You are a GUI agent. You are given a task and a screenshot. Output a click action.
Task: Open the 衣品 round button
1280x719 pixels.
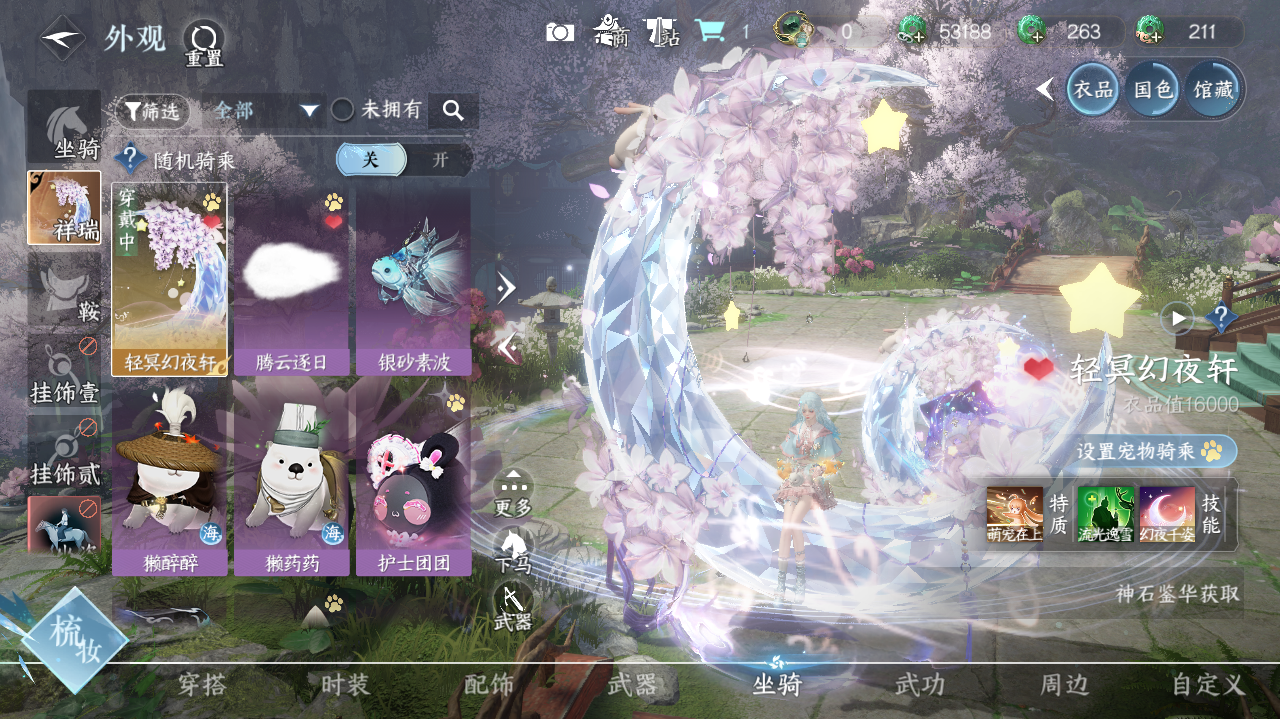1093,90
